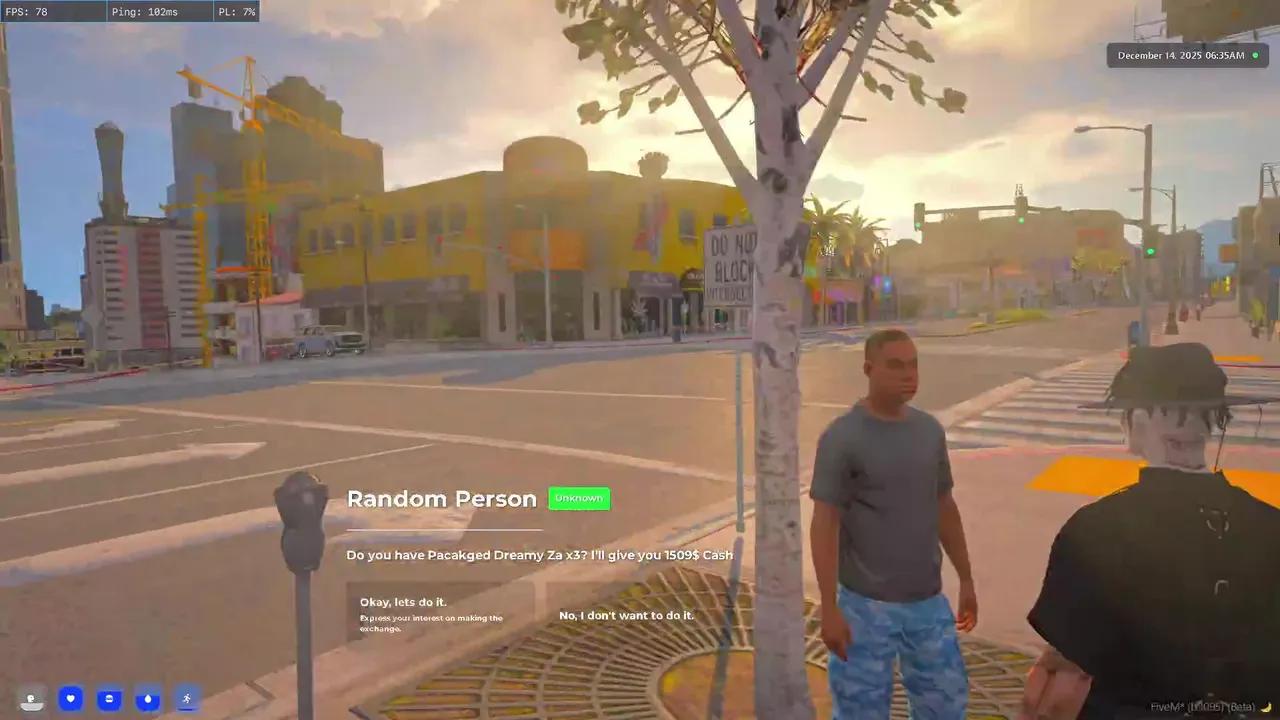1280x720 pixels.
Task: Click the Dreamy Za trade offer text
Action: point(539,555)
